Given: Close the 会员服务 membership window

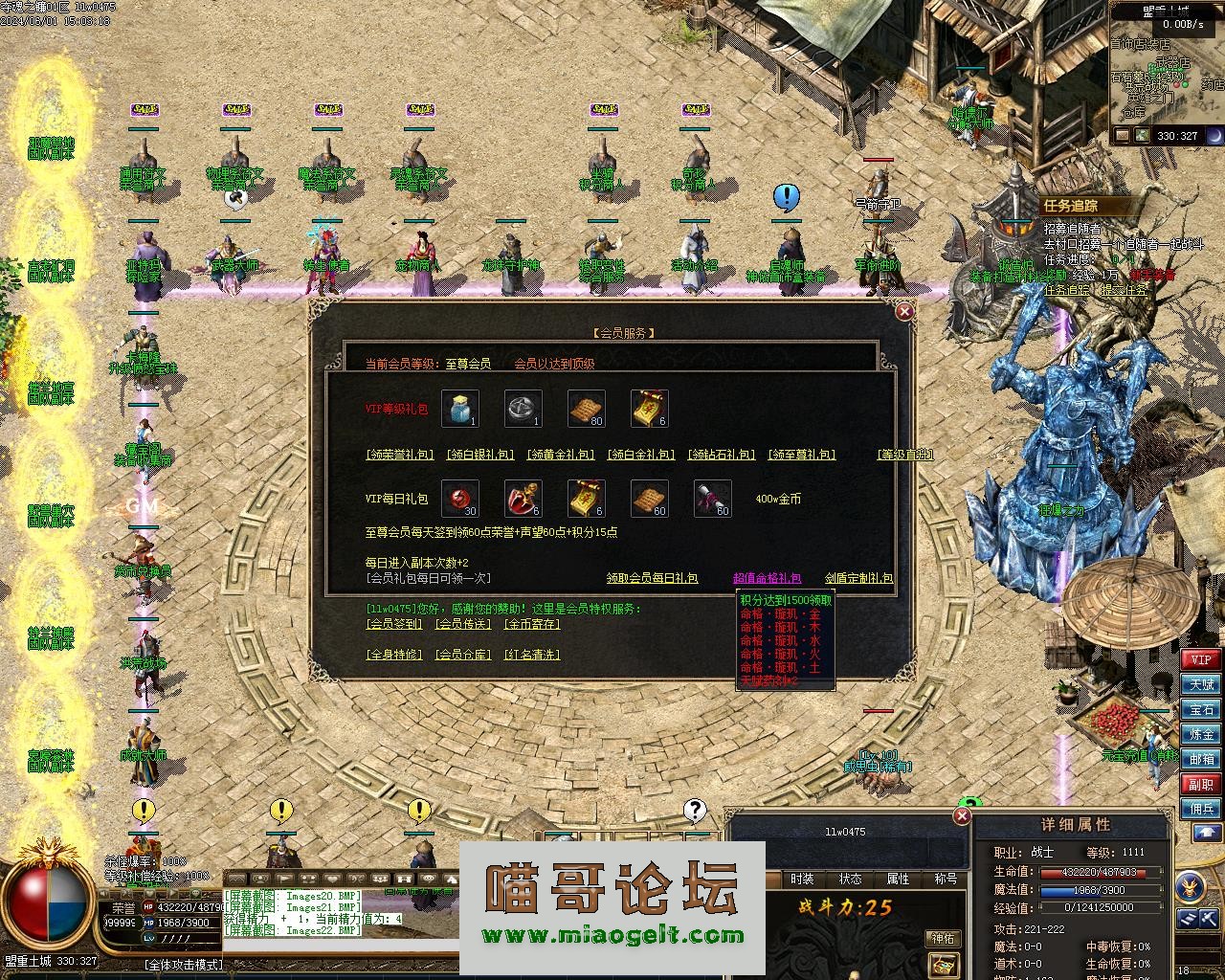Looking at the screenshot, I should (x=904, y=311).
